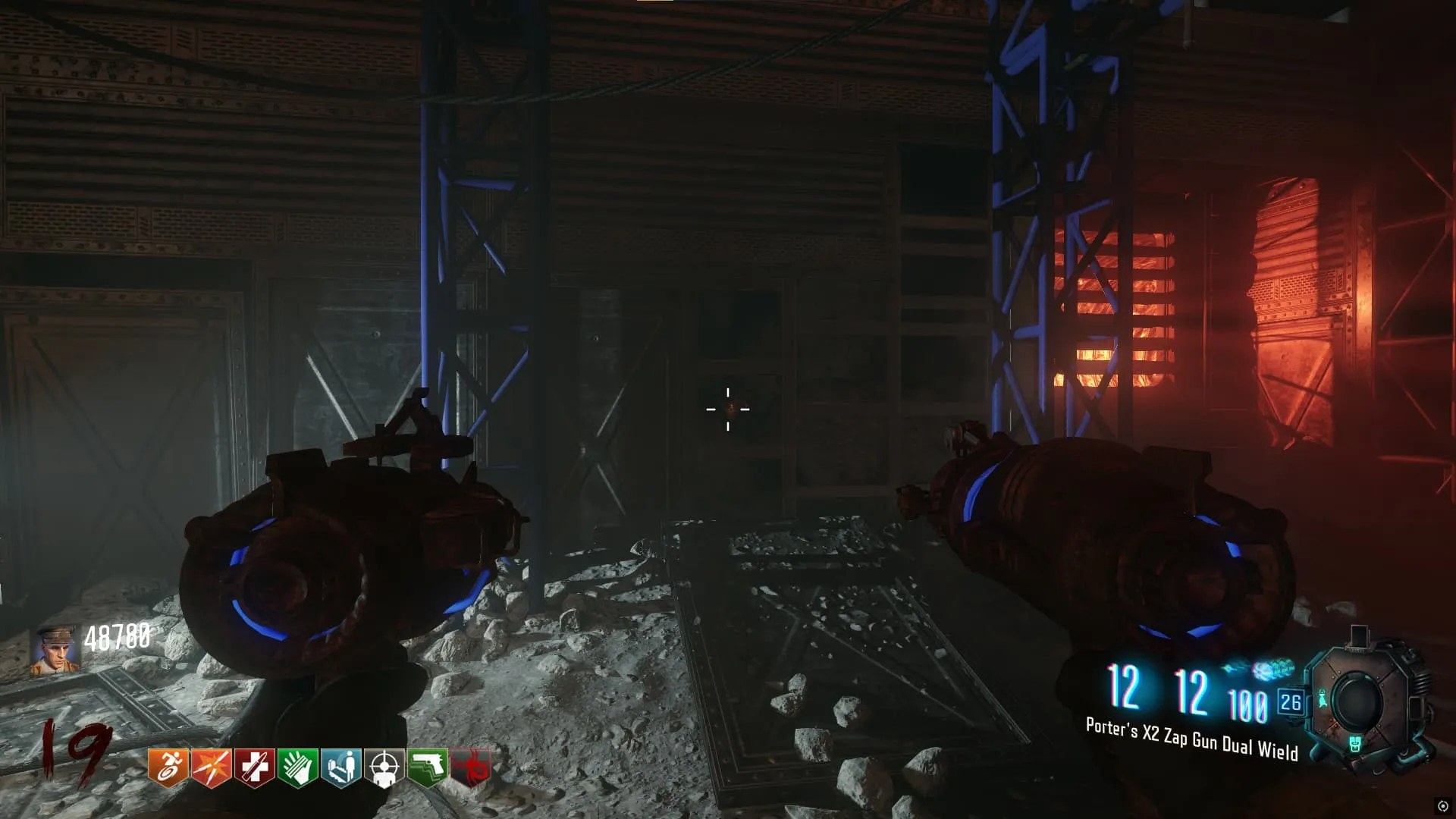The image size is (1456, 819).
Task: Choose the red cross Juggernog perk icon
Action: coord(255,767)
